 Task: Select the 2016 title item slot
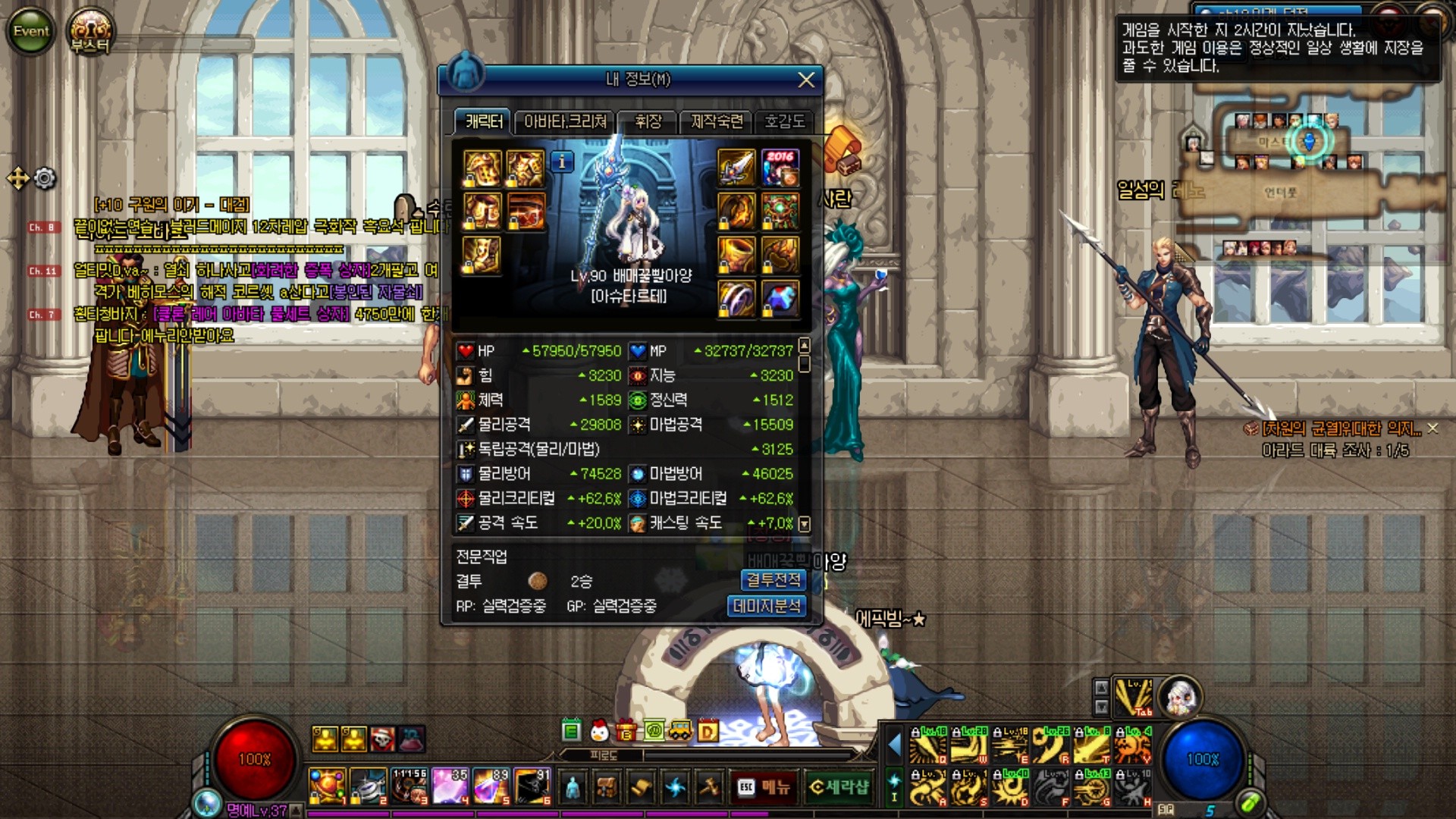point(780,168)
